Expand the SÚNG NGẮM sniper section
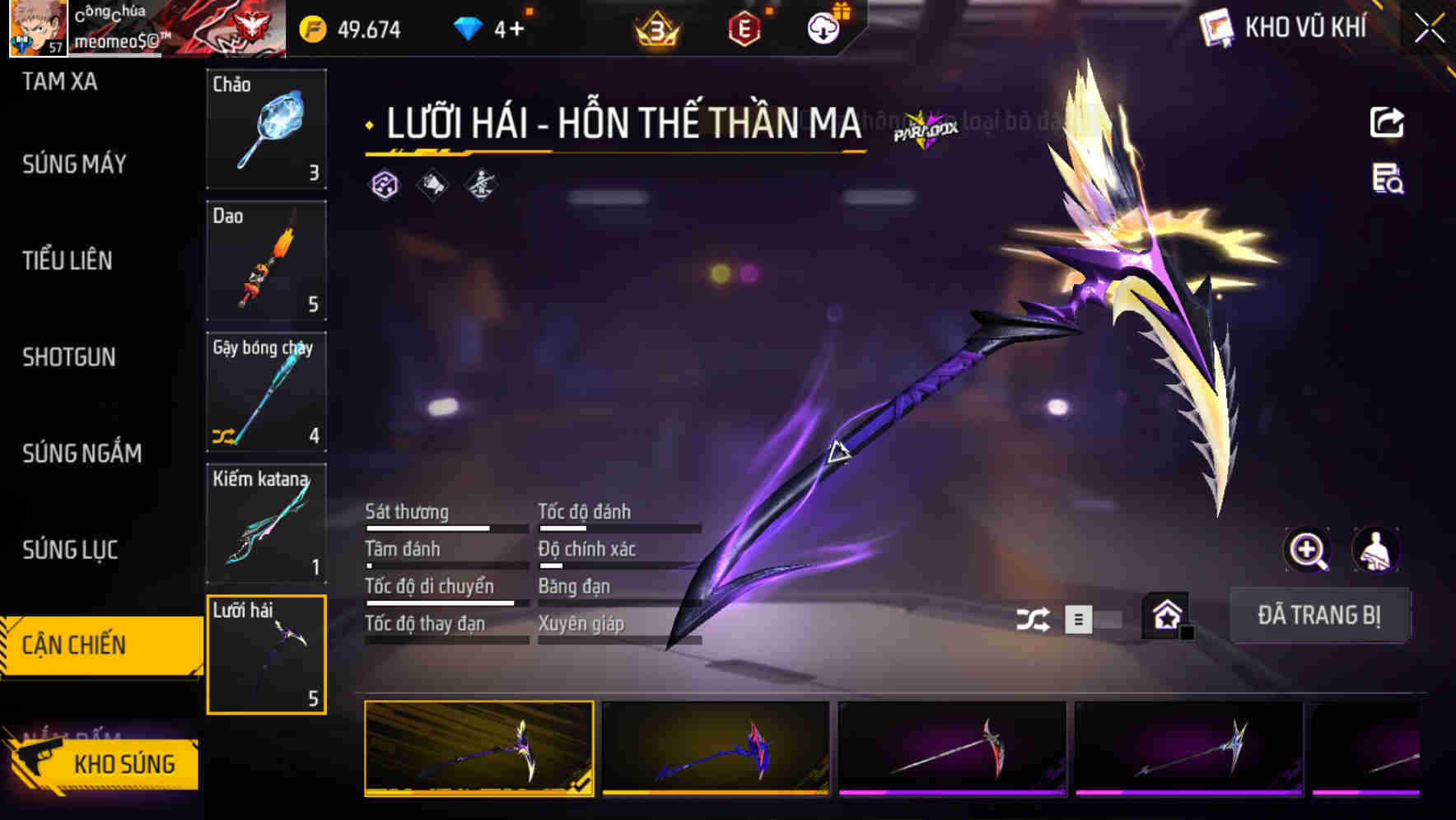 tap(79, 454)
